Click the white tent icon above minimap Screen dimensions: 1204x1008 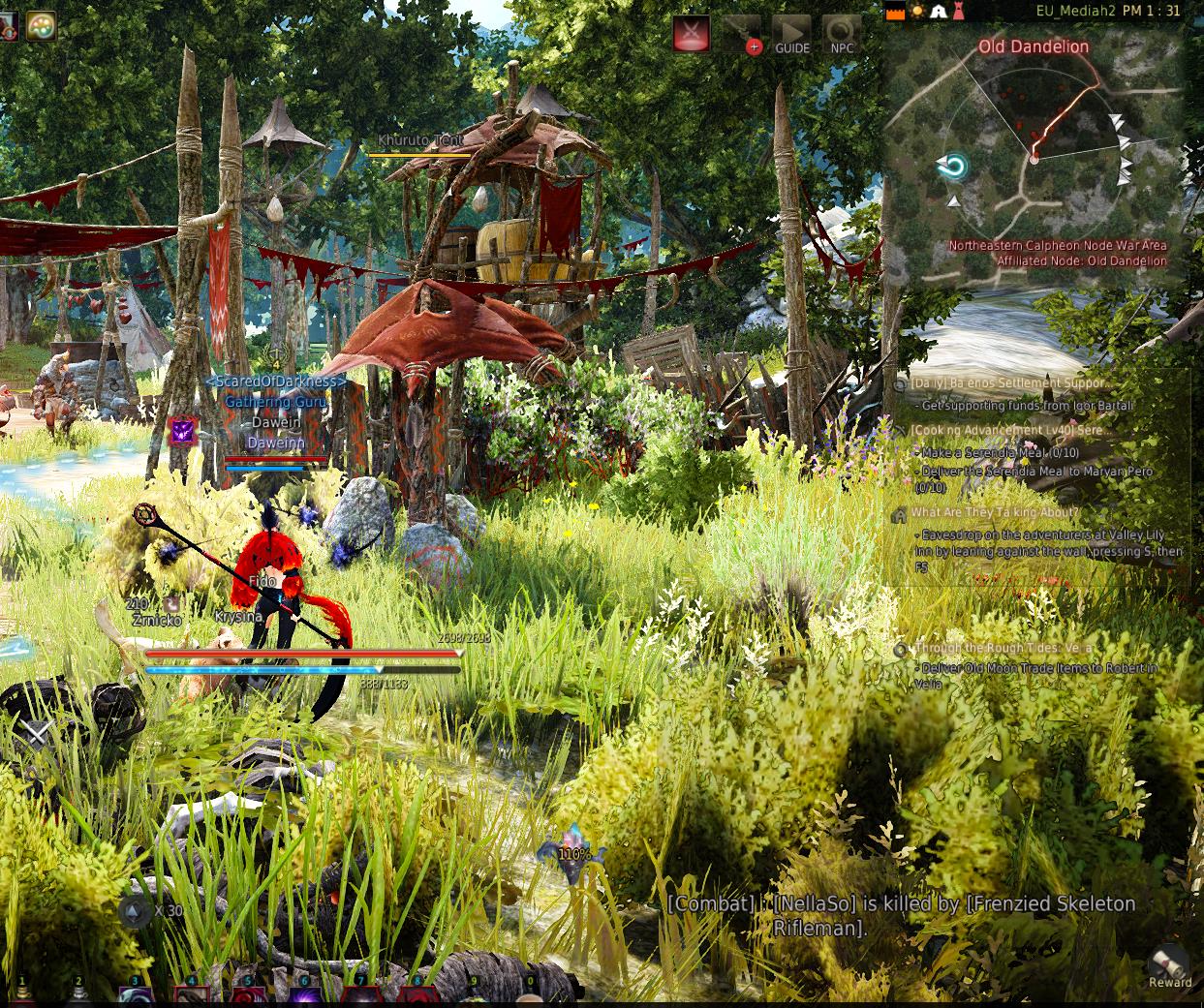(x=939, y=12)
